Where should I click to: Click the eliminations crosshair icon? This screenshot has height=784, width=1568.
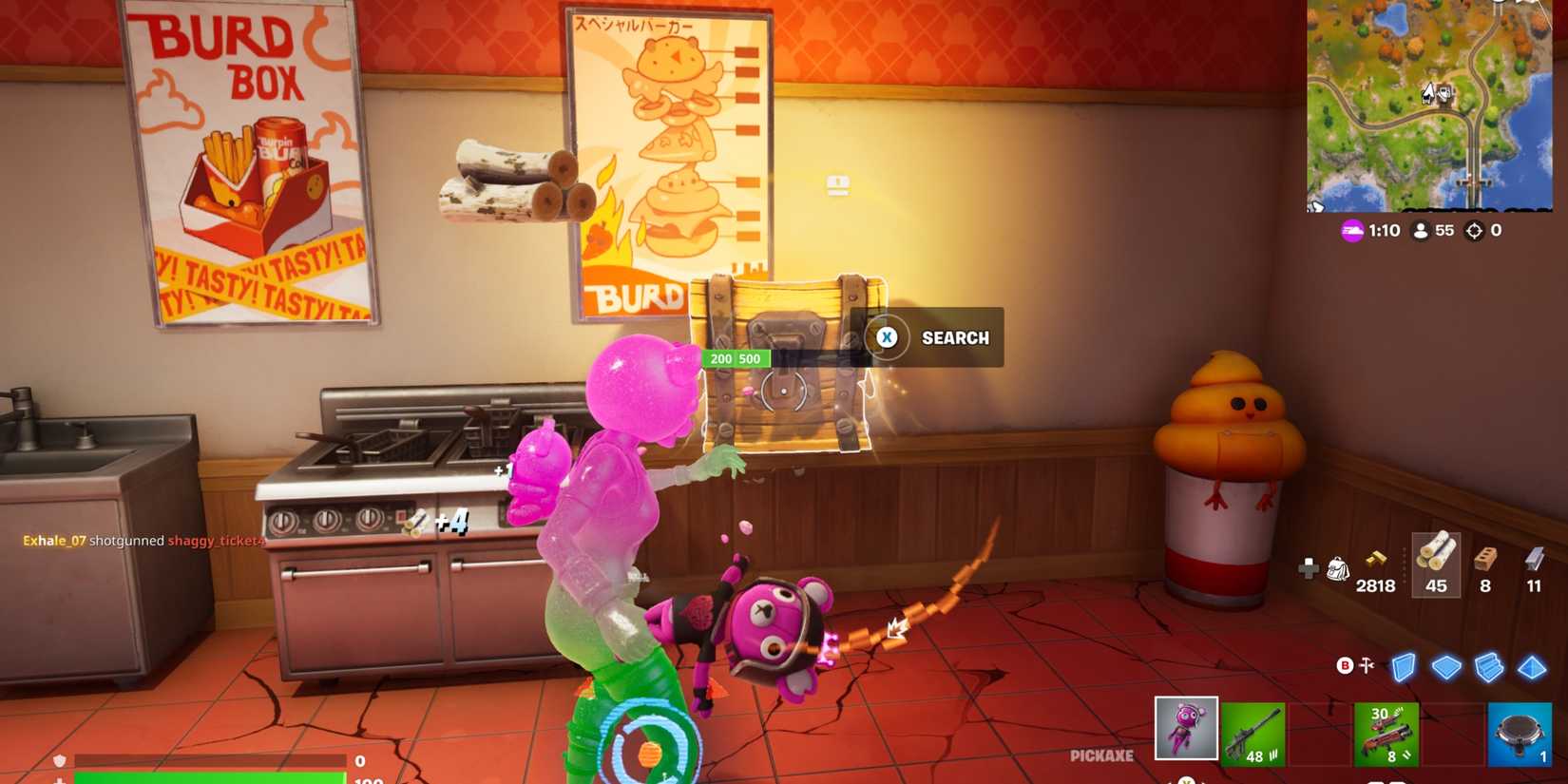pos(1474,230)
